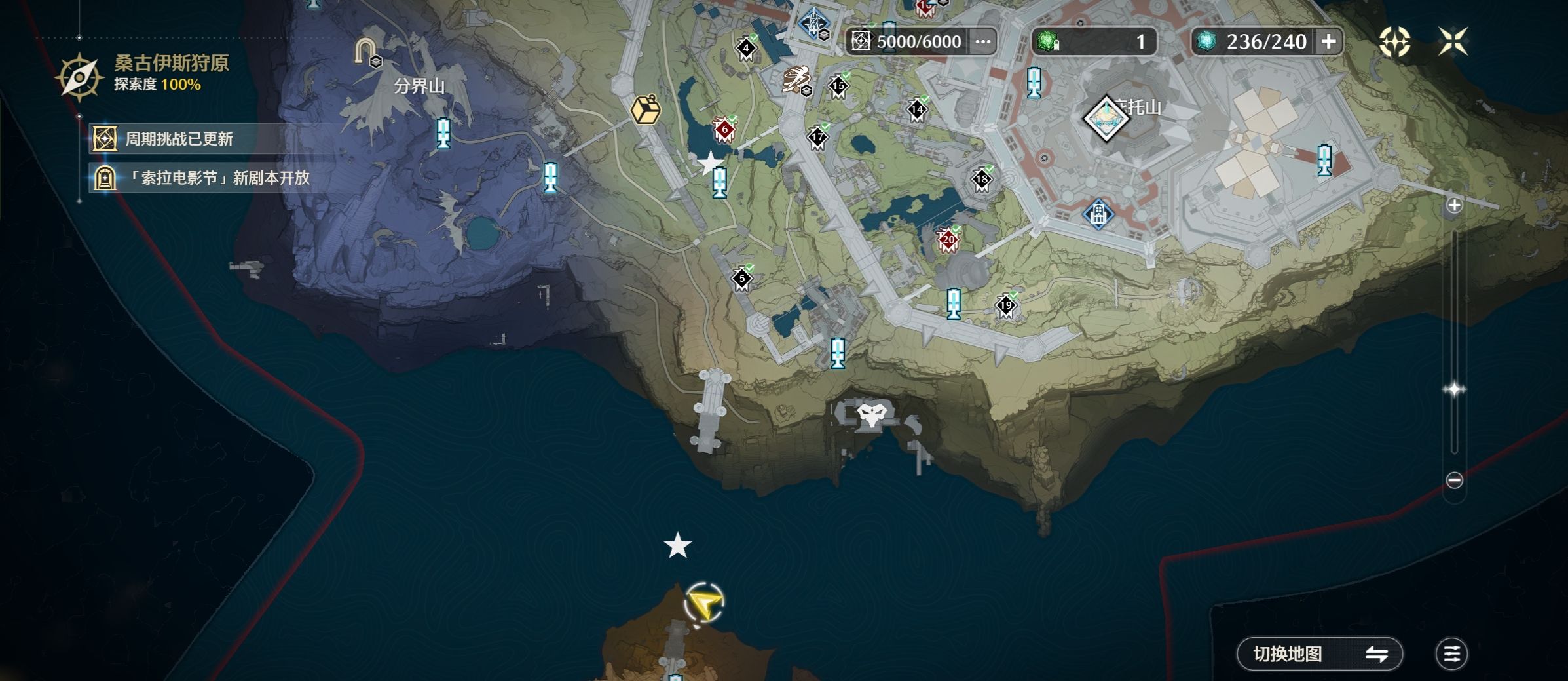Select the red numbered marker 20
This screenshot has width=1568, height=681.
pos(948,240)
